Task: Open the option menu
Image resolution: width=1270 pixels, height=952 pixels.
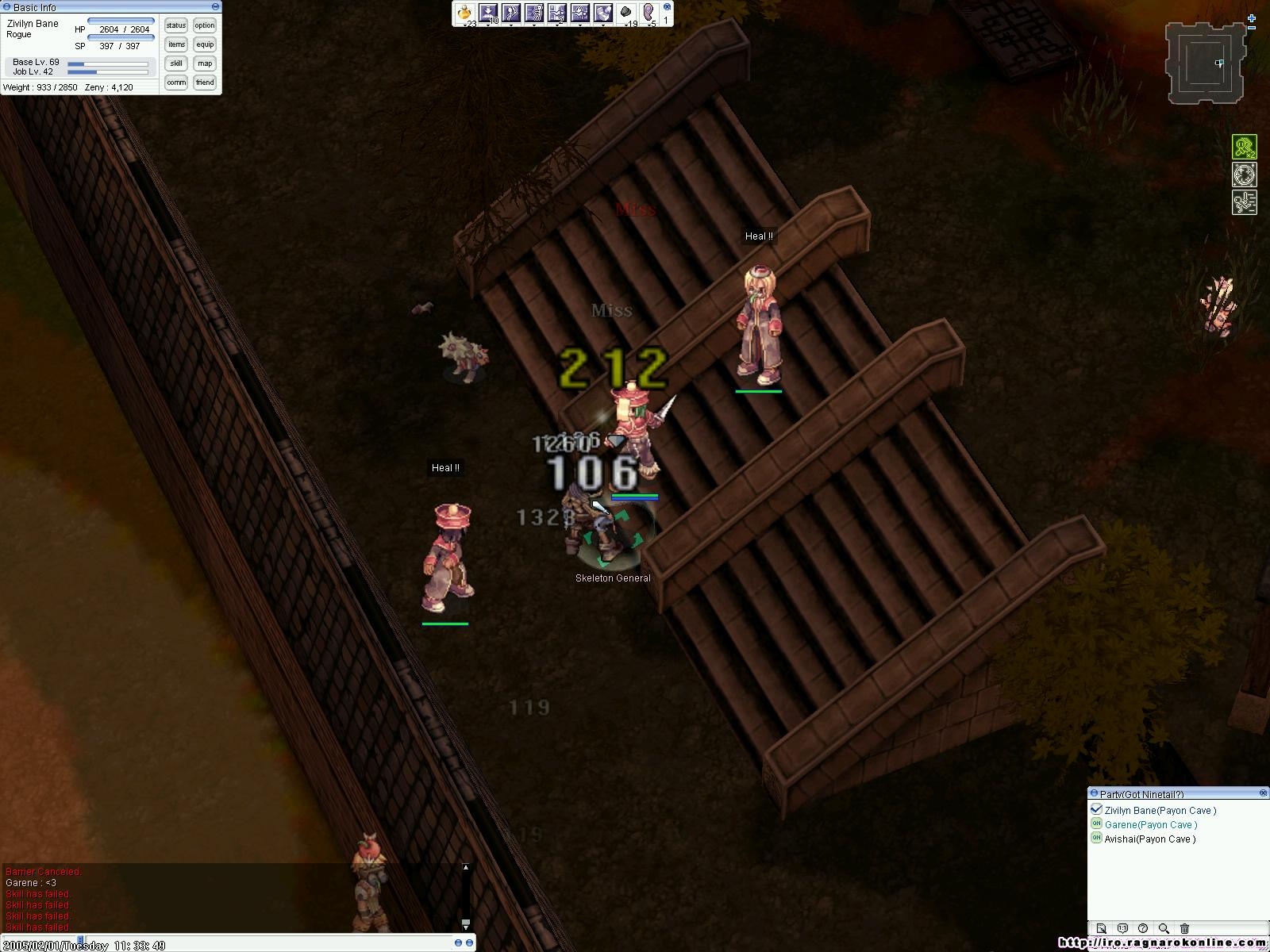Action: point(205,25)
